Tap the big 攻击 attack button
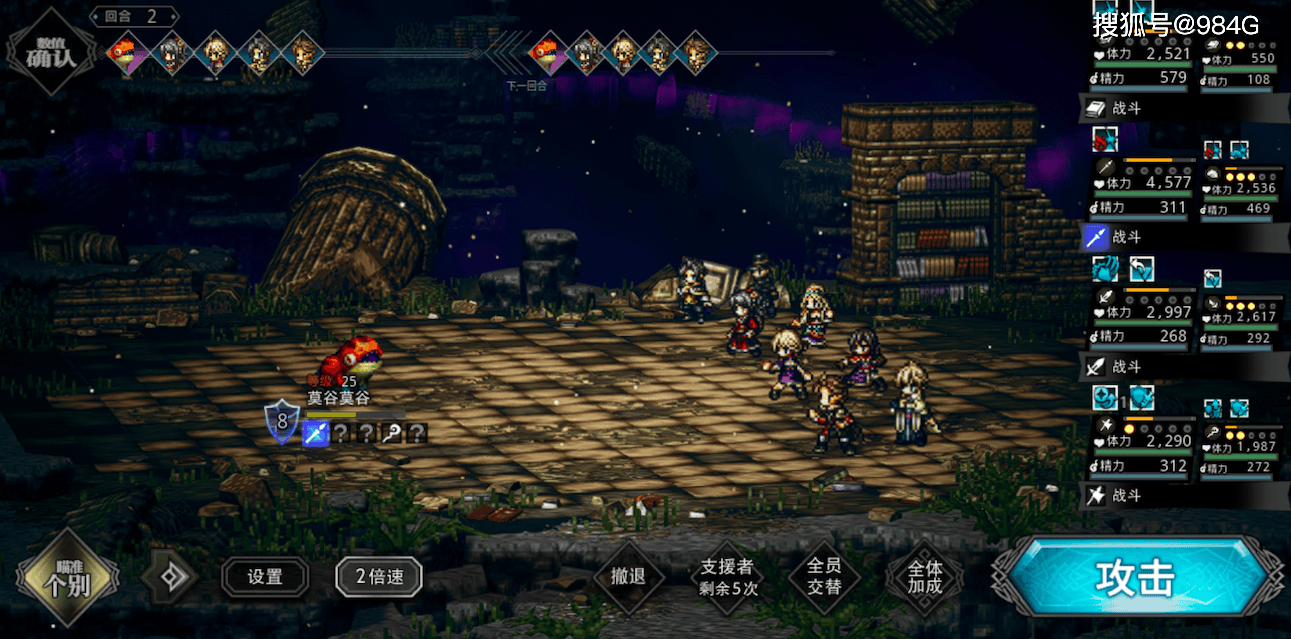Image resolution: width=1291 pixels, height=639 pixels. [1135, 578]
